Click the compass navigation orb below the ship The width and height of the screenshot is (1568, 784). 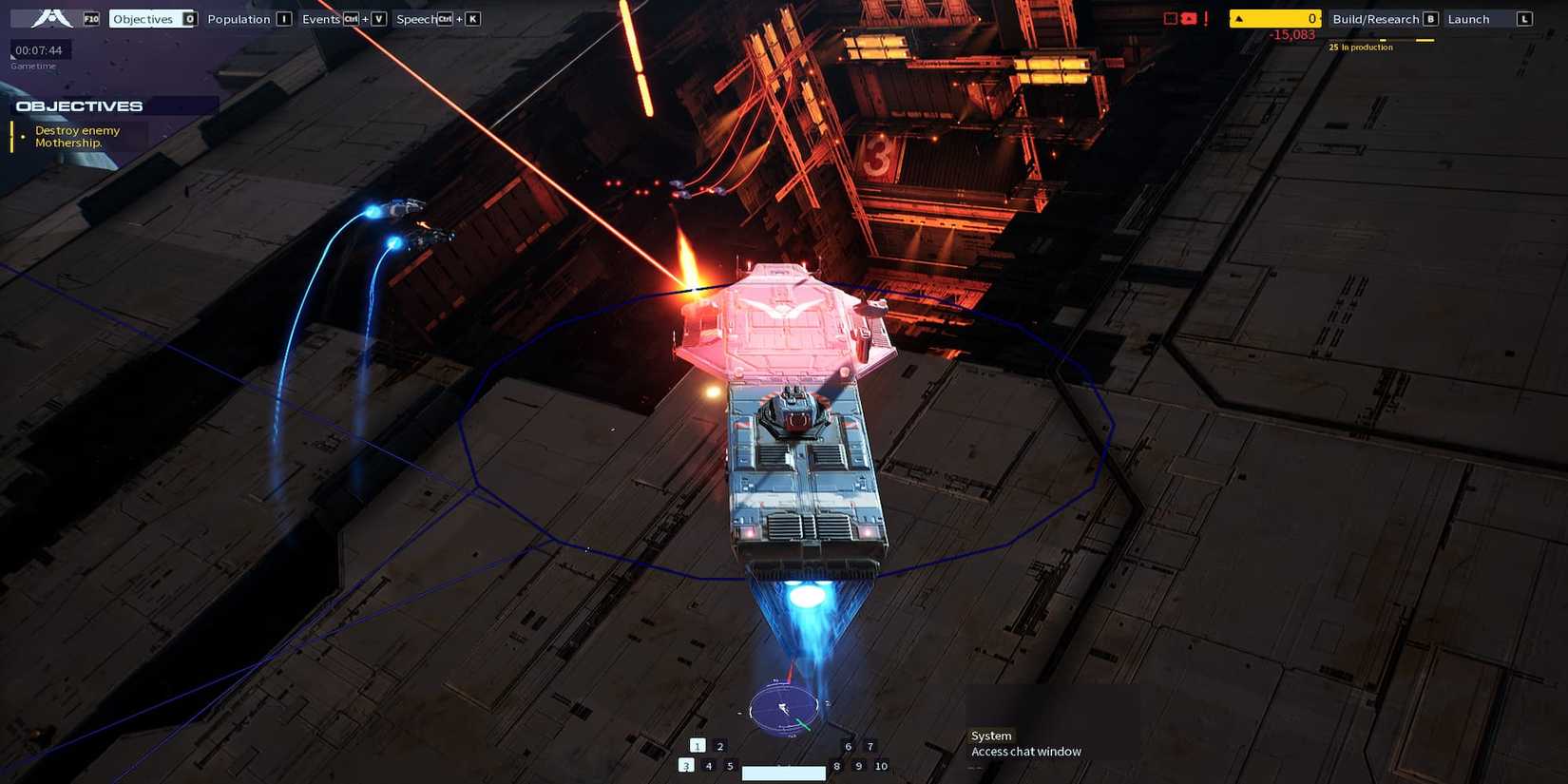(785, 708)
